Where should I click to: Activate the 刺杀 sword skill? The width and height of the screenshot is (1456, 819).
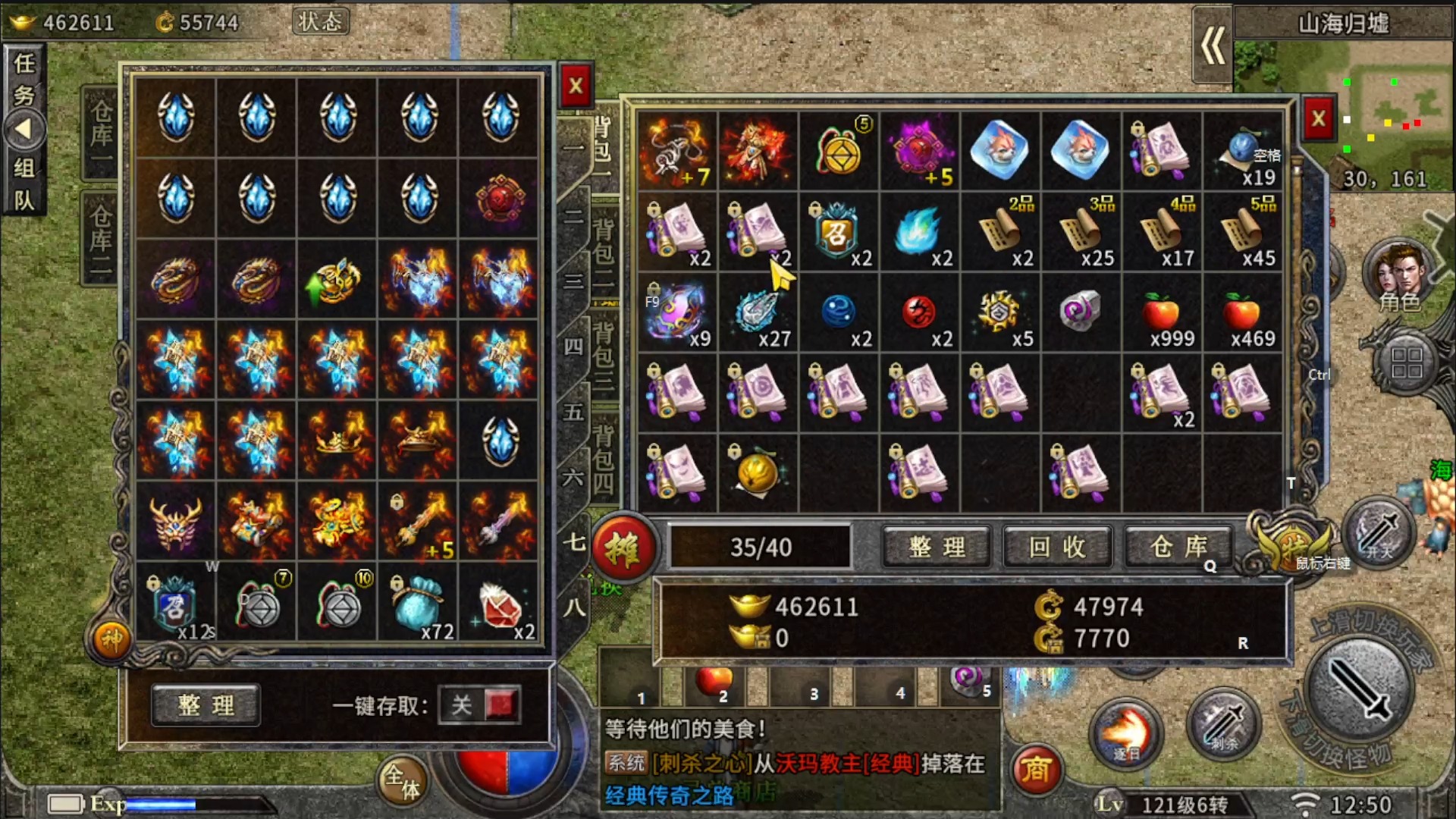coord(1222,724)
